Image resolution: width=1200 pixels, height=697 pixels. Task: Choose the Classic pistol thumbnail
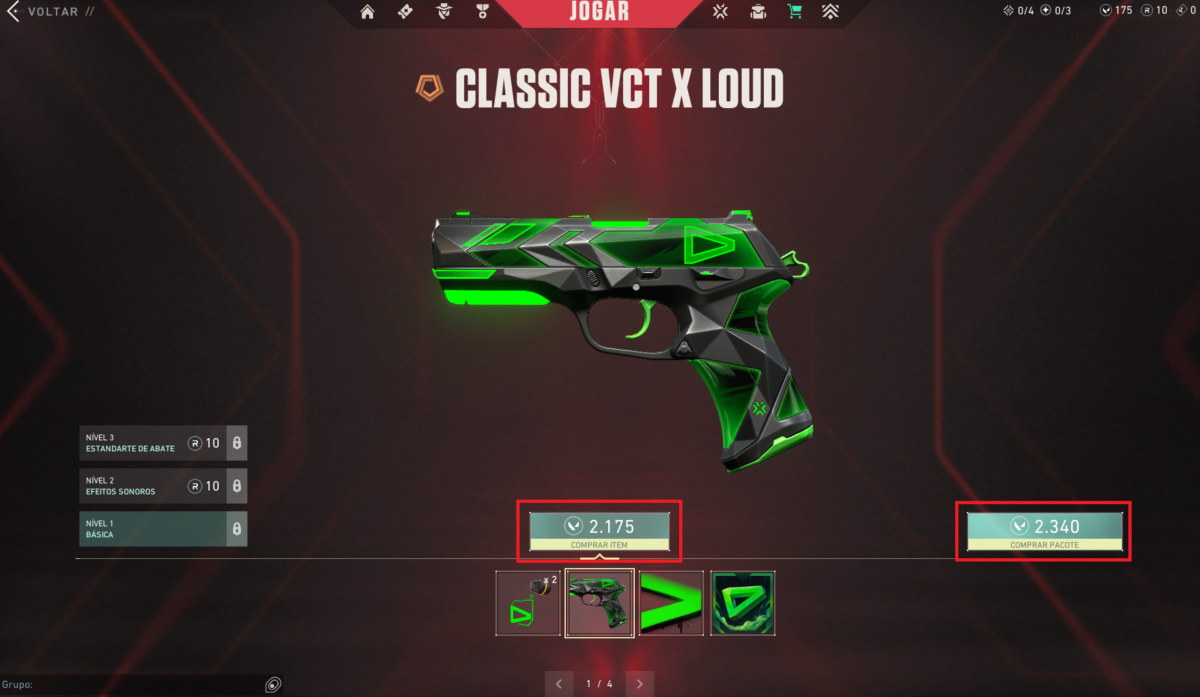600,603
